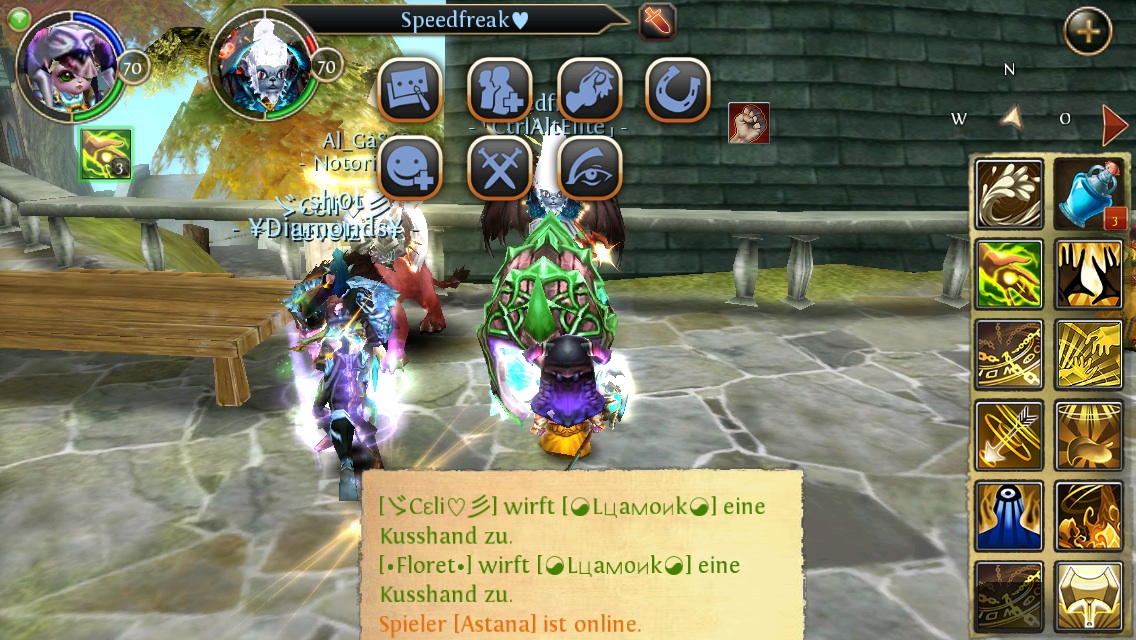This screenshot has width=1136, height=640.
Task: Use the golden axe blade skill
Action: (x=1089, y=596)
